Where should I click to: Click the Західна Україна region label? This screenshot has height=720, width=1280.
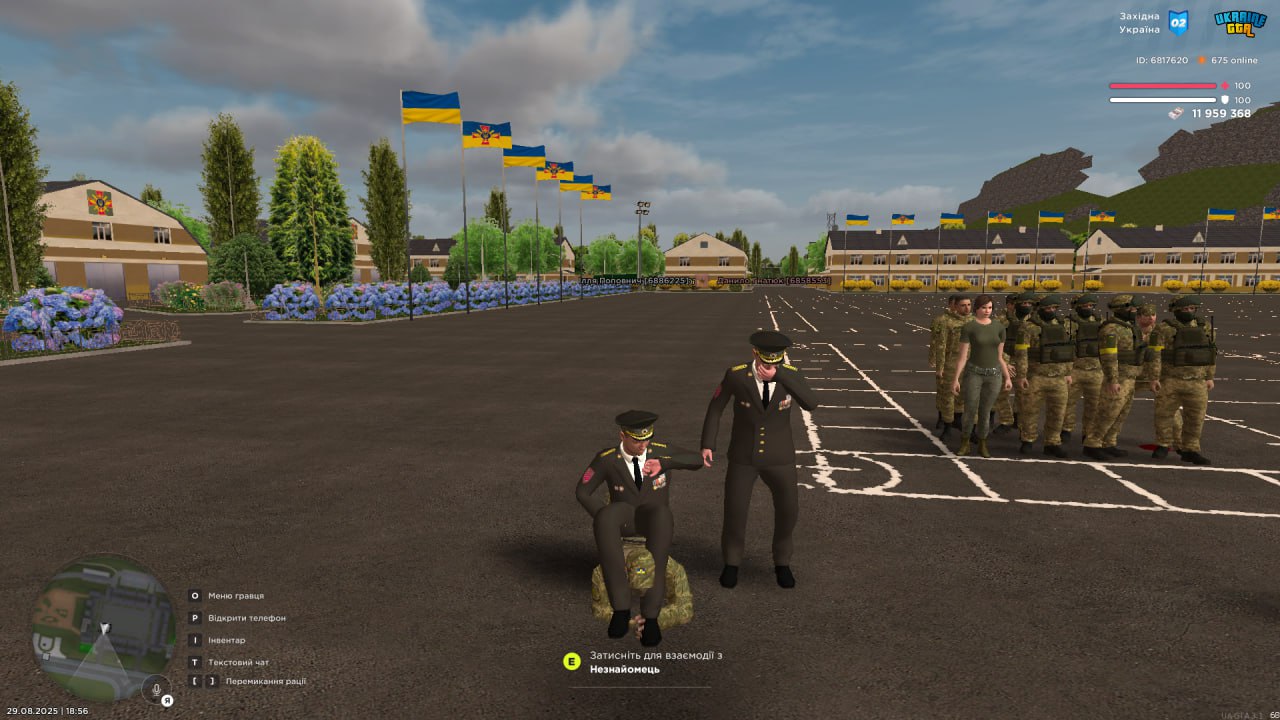pyautogui.click(x=1140, y=22)
